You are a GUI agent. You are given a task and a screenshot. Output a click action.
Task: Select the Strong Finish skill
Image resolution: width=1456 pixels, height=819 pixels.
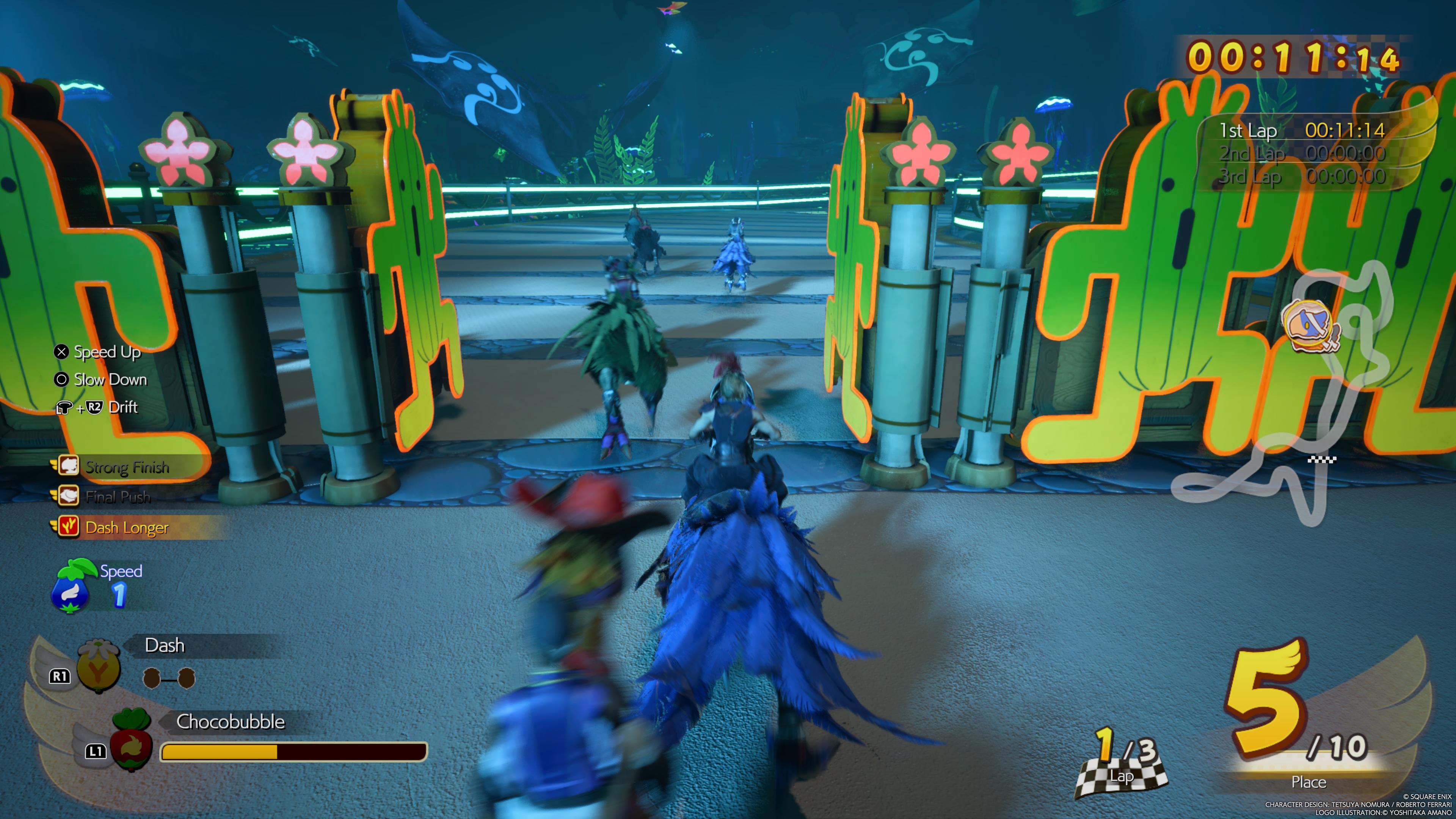tap(127, 468)
